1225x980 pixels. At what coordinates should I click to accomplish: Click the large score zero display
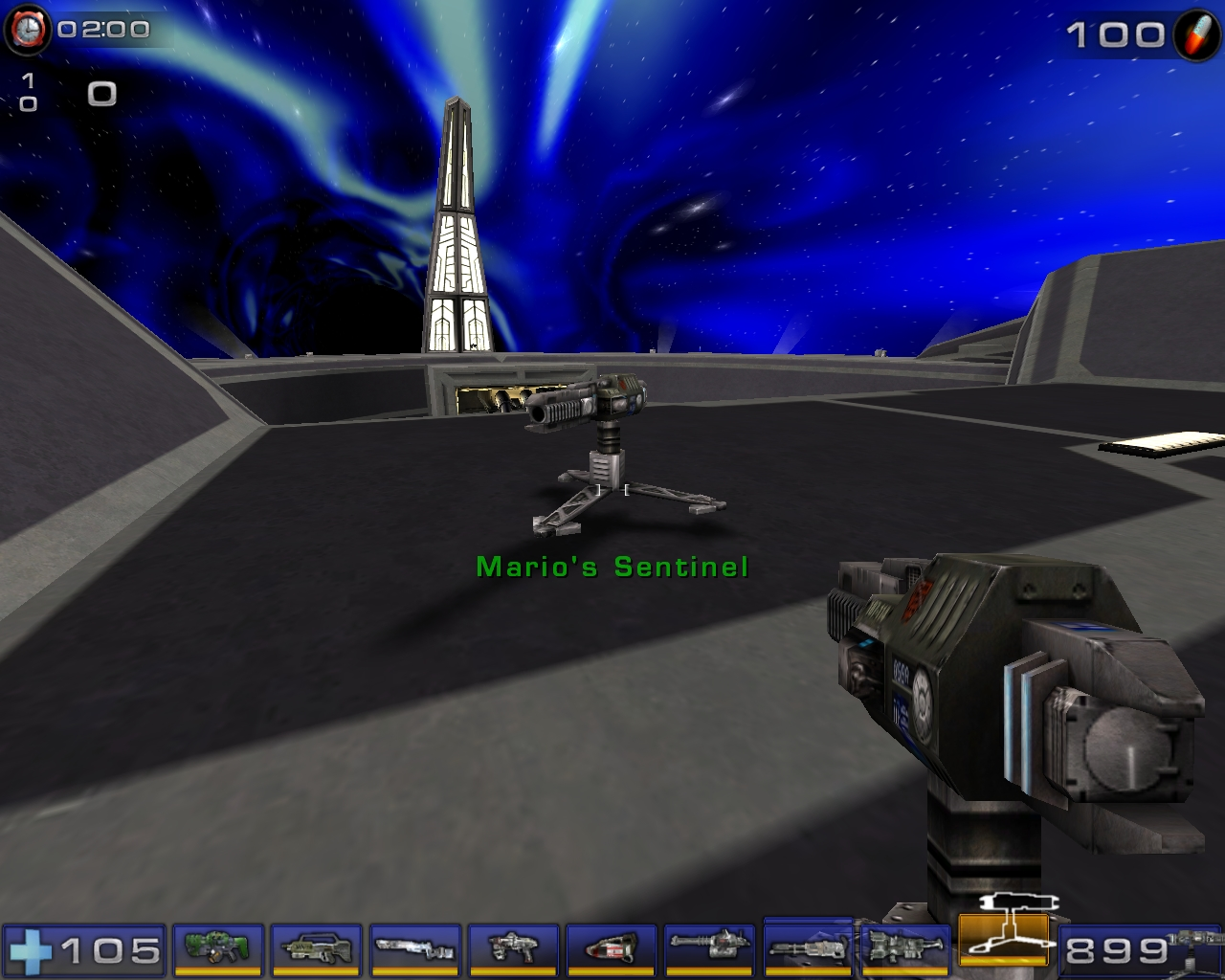tap(100, 93)
